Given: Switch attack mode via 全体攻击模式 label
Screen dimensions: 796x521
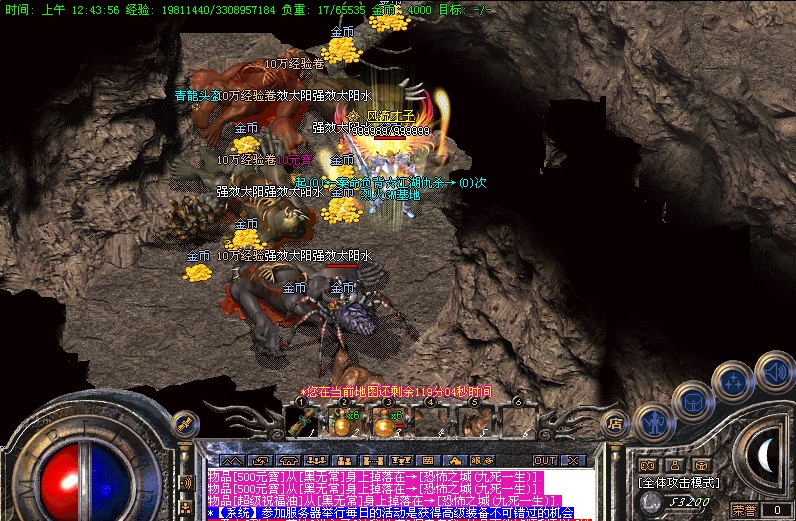Looking at the screenshot, I should [678, 482].
